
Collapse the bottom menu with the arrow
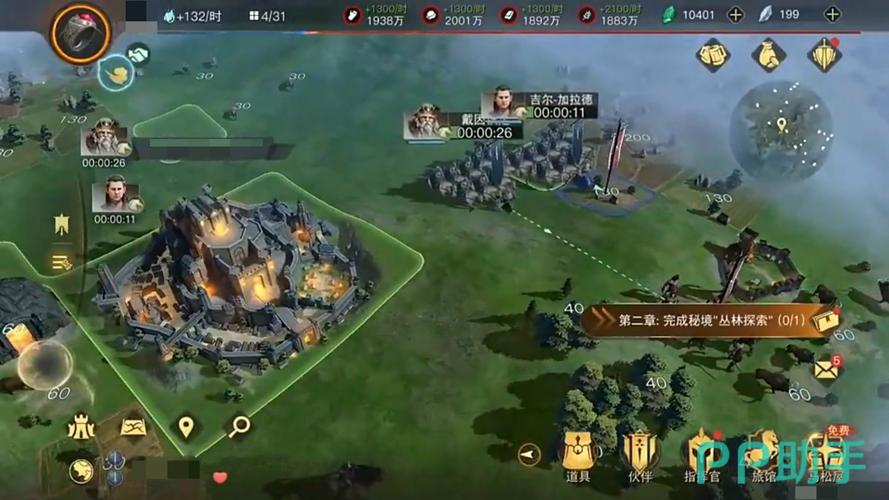pyautogui.click(x=529, y=455)
